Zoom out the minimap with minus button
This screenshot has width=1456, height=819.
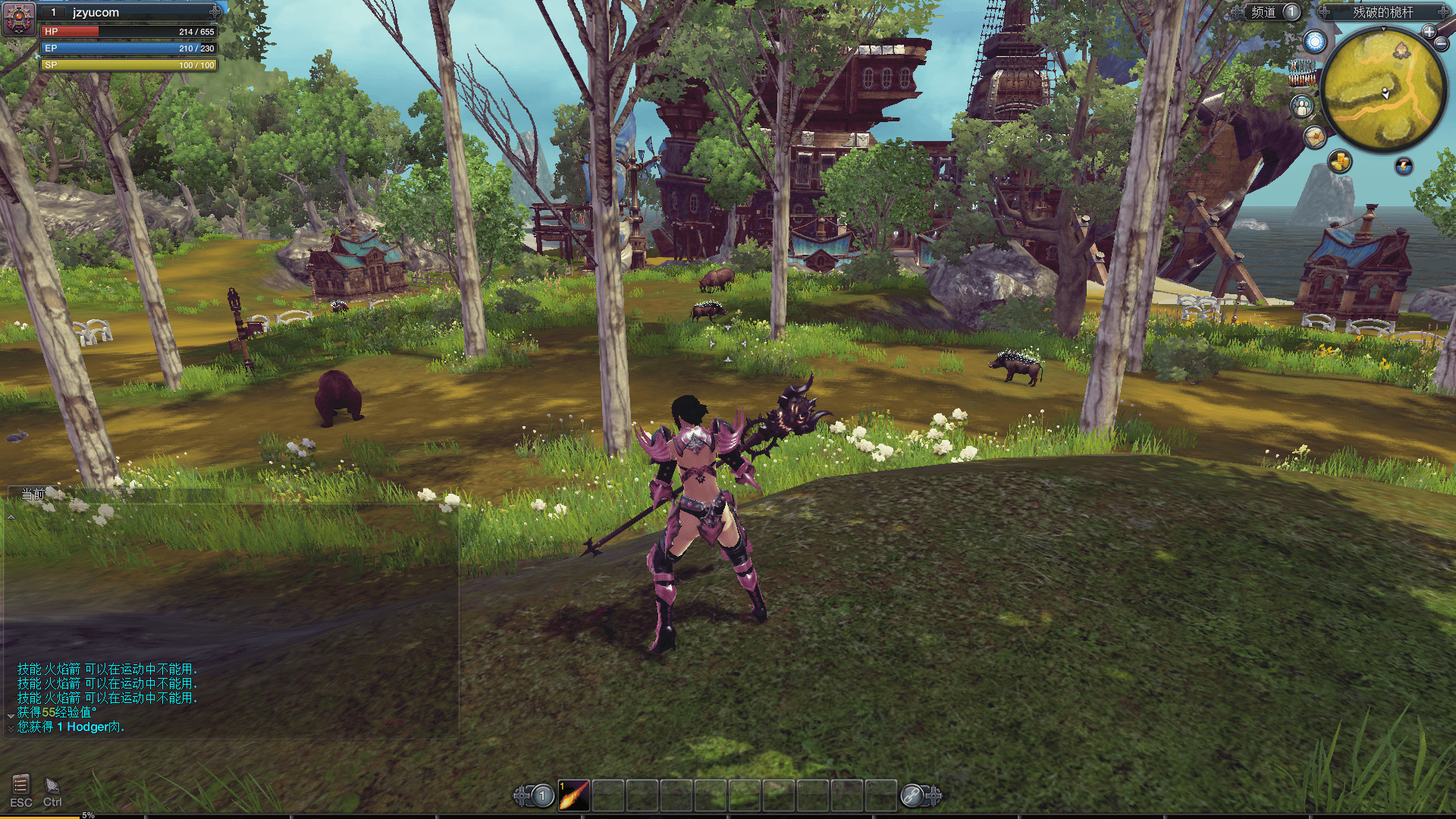coord(1441,44)
